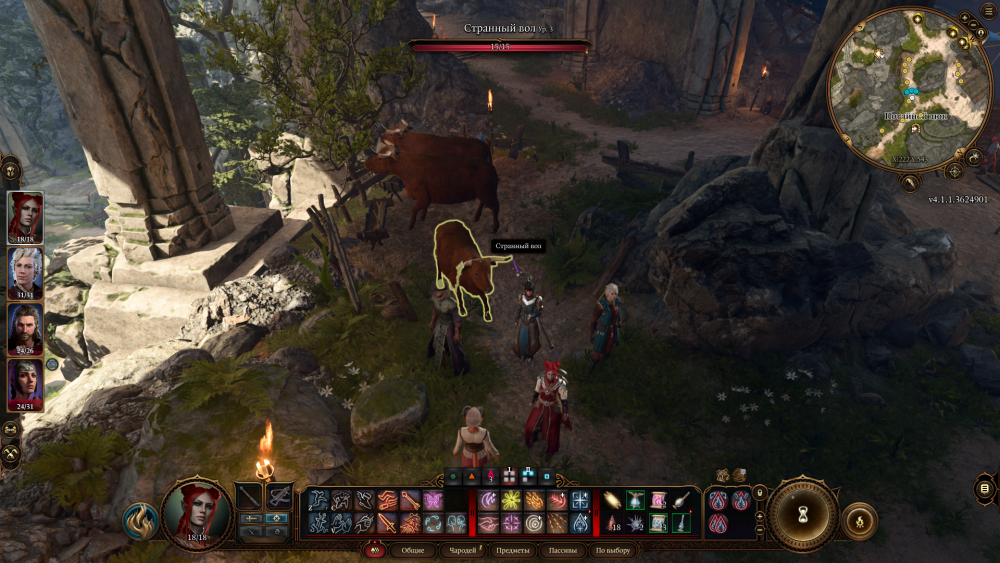Activate the flame swirl button beside main portrait
This screenshot has height=563, width=1000.
tap(140, 520)
